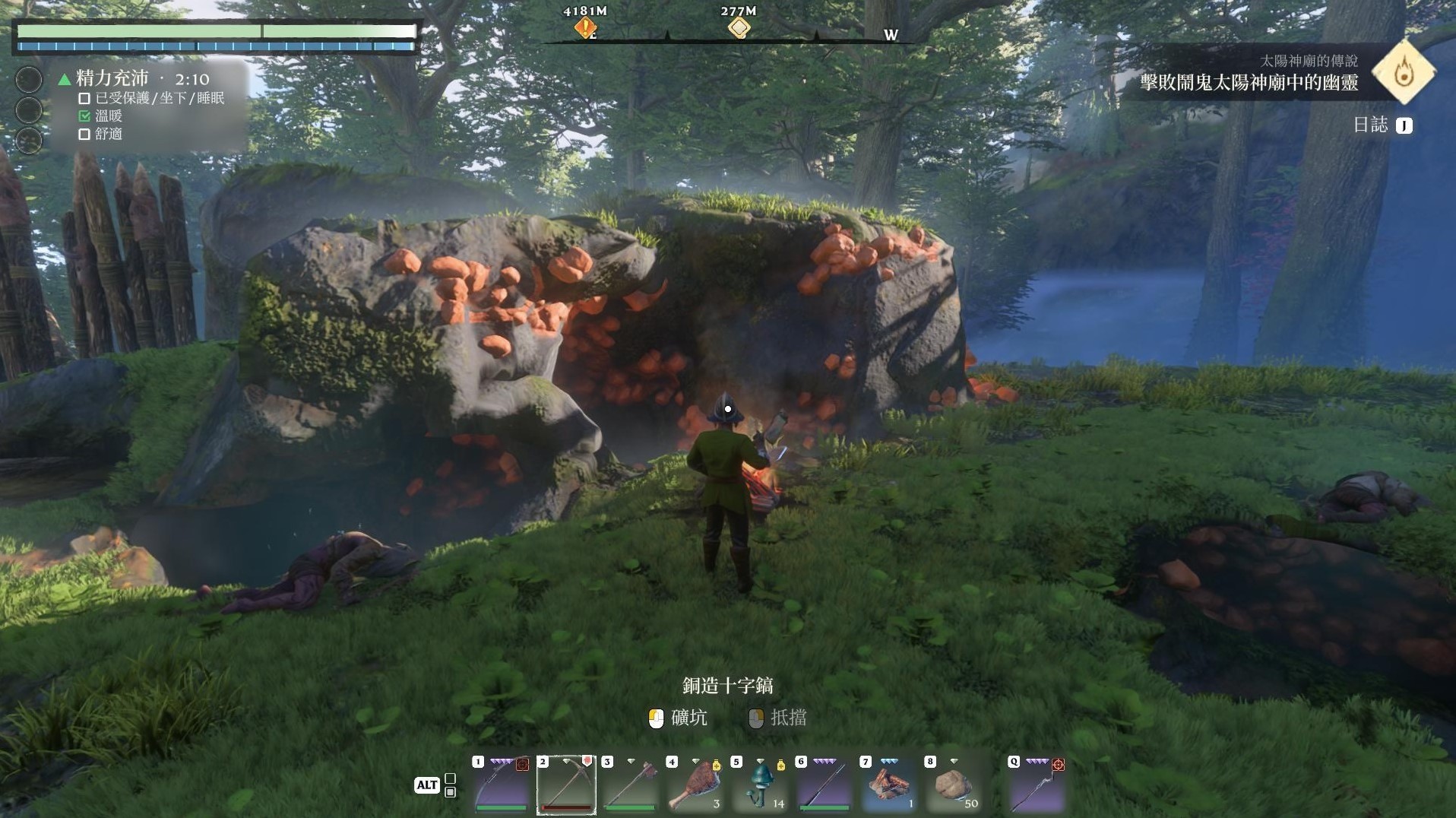
Task: Click the 4181M quest marker on the compass
Action: [585, 28]
